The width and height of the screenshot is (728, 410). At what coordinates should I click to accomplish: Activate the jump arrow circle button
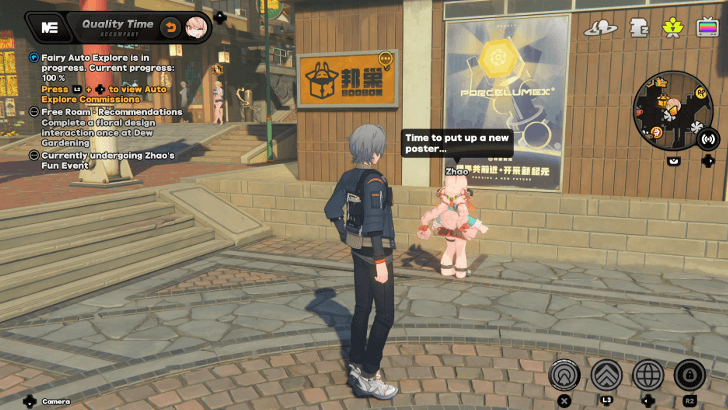coord(565,376)
